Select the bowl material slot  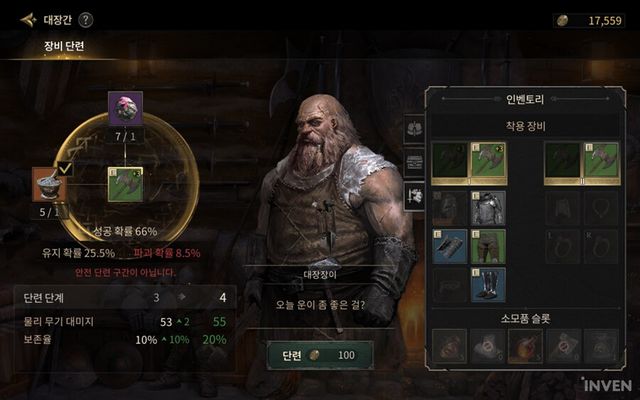click(49, 186)
